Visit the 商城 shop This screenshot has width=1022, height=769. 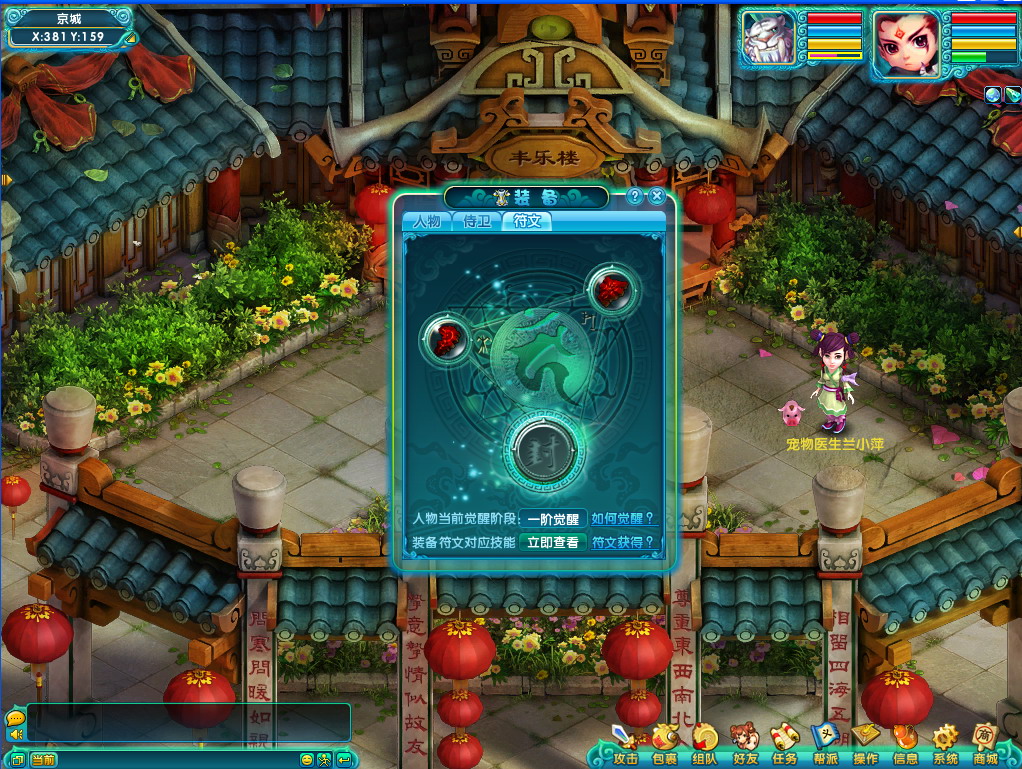pos(985,744)
